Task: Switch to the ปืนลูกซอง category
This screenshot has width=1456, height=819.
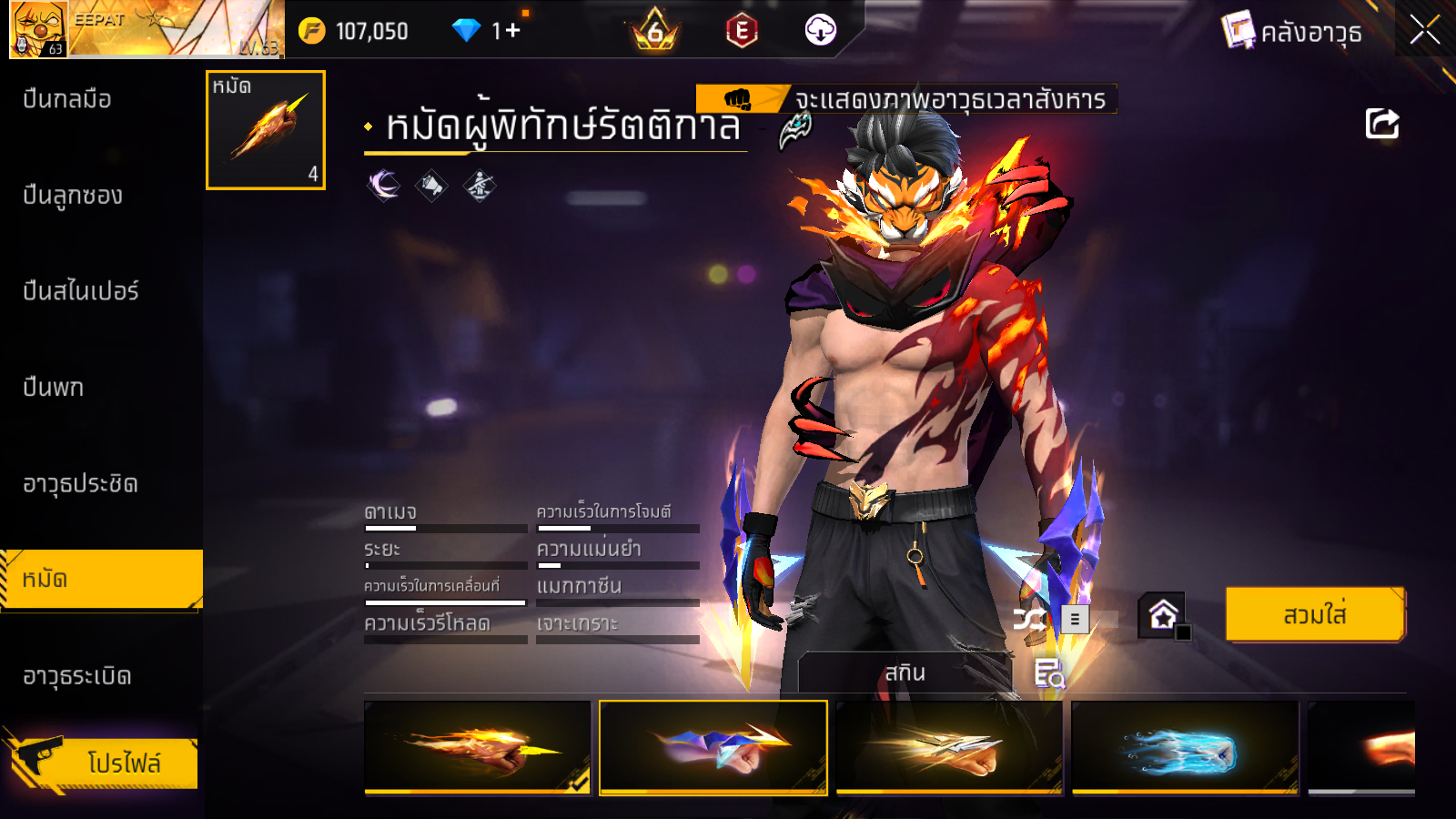Action: (73, 196)
